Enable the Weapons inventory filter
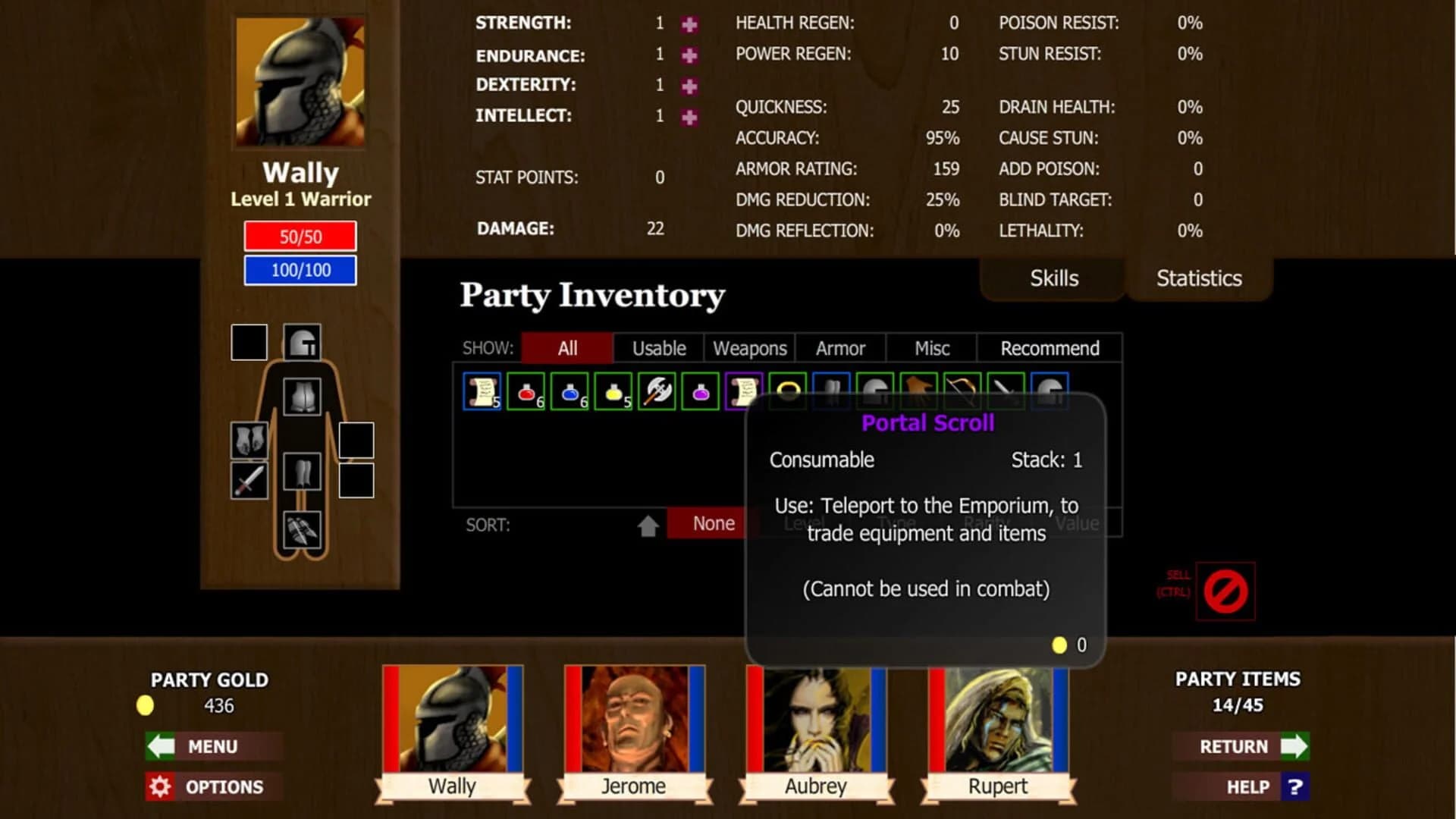Screen dimensions: 1456x819 (748, 348)
